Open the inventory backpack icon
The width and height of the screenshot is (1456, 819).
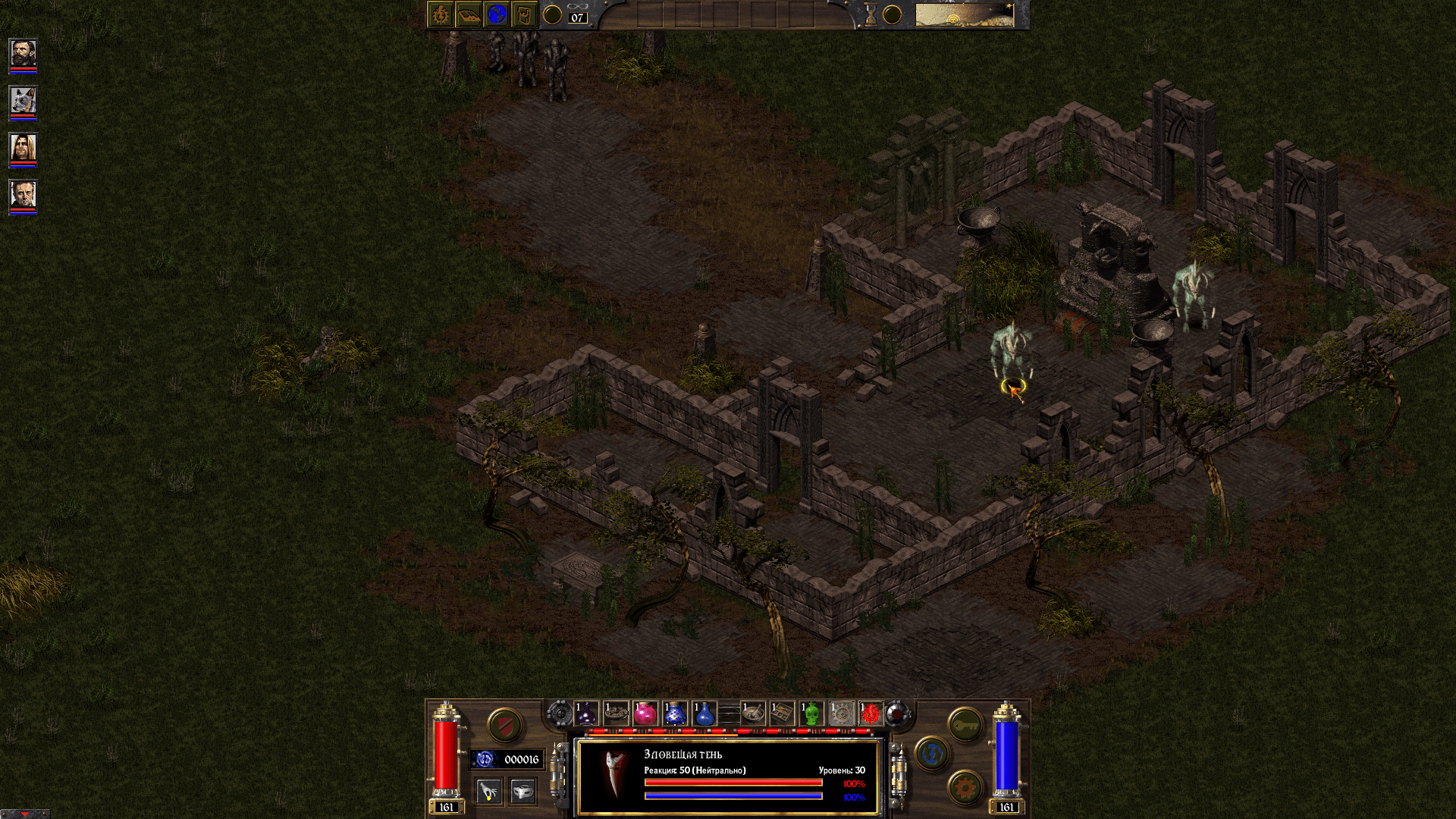pyautogui.click(x=524, y=14)
